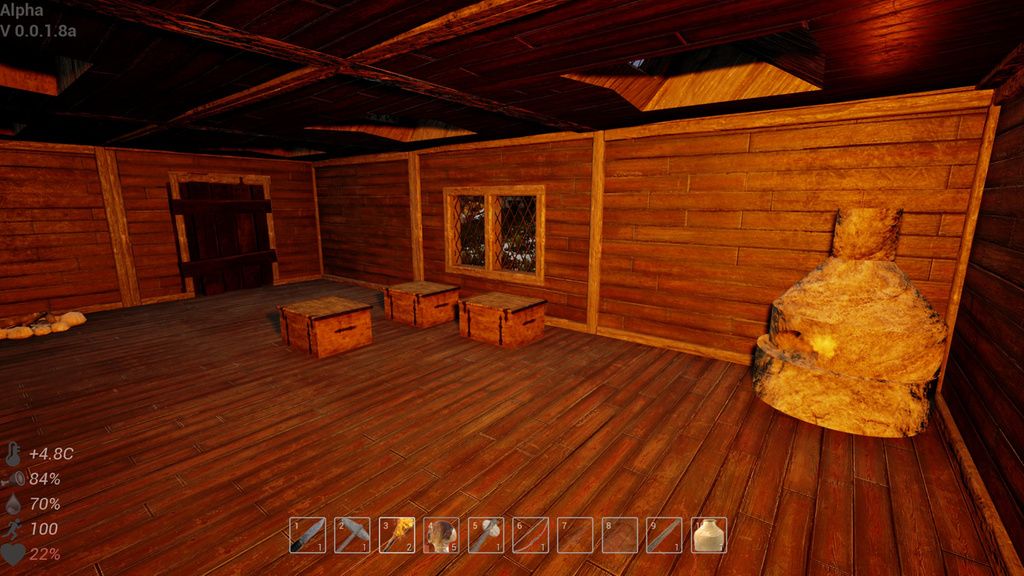Select the knife in hotbar slot 1
1024x576 pixels.
coord(307,535)
